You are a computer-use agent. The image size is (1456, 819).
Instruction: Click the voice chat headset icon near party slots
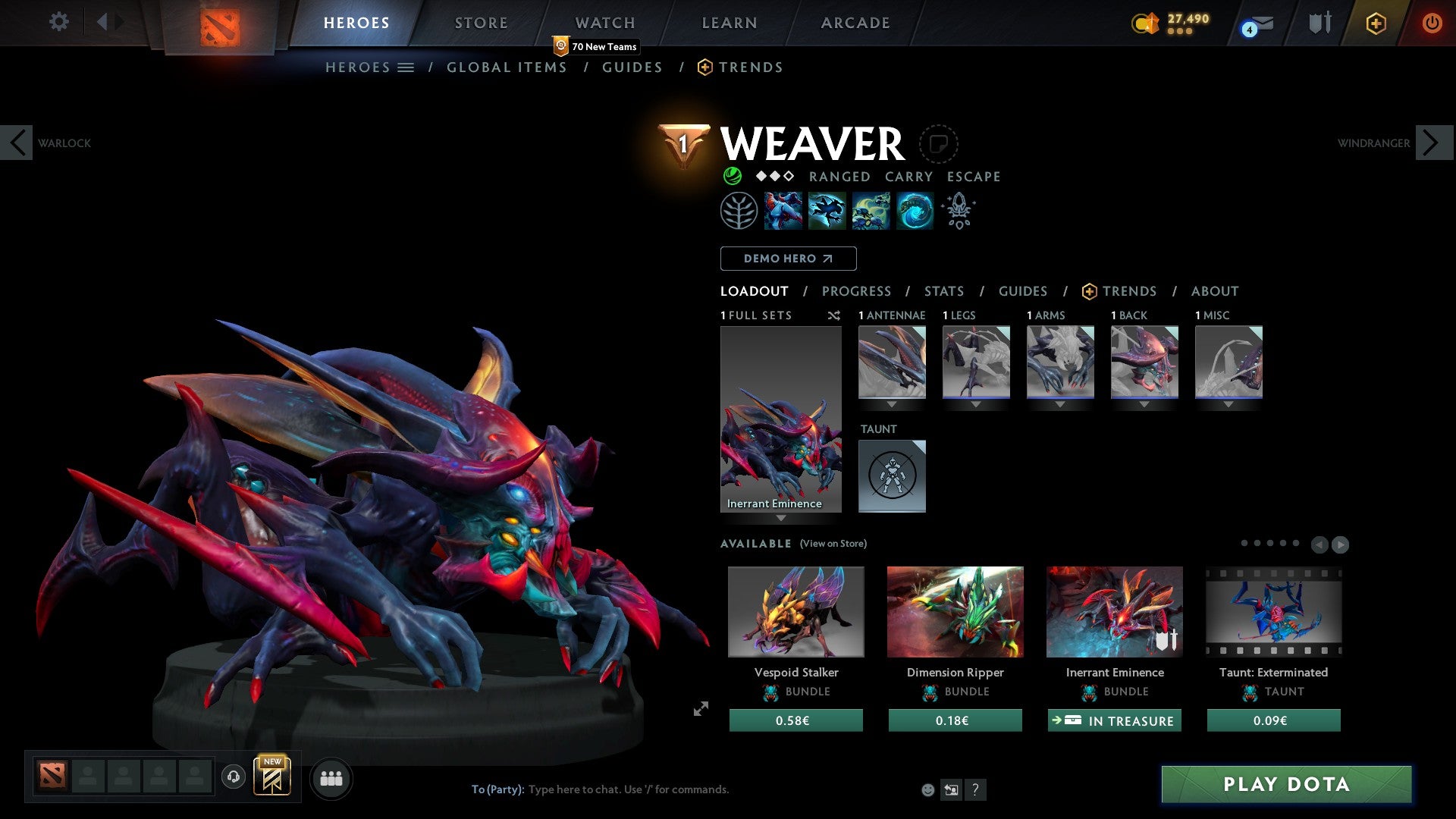[233, 777]
